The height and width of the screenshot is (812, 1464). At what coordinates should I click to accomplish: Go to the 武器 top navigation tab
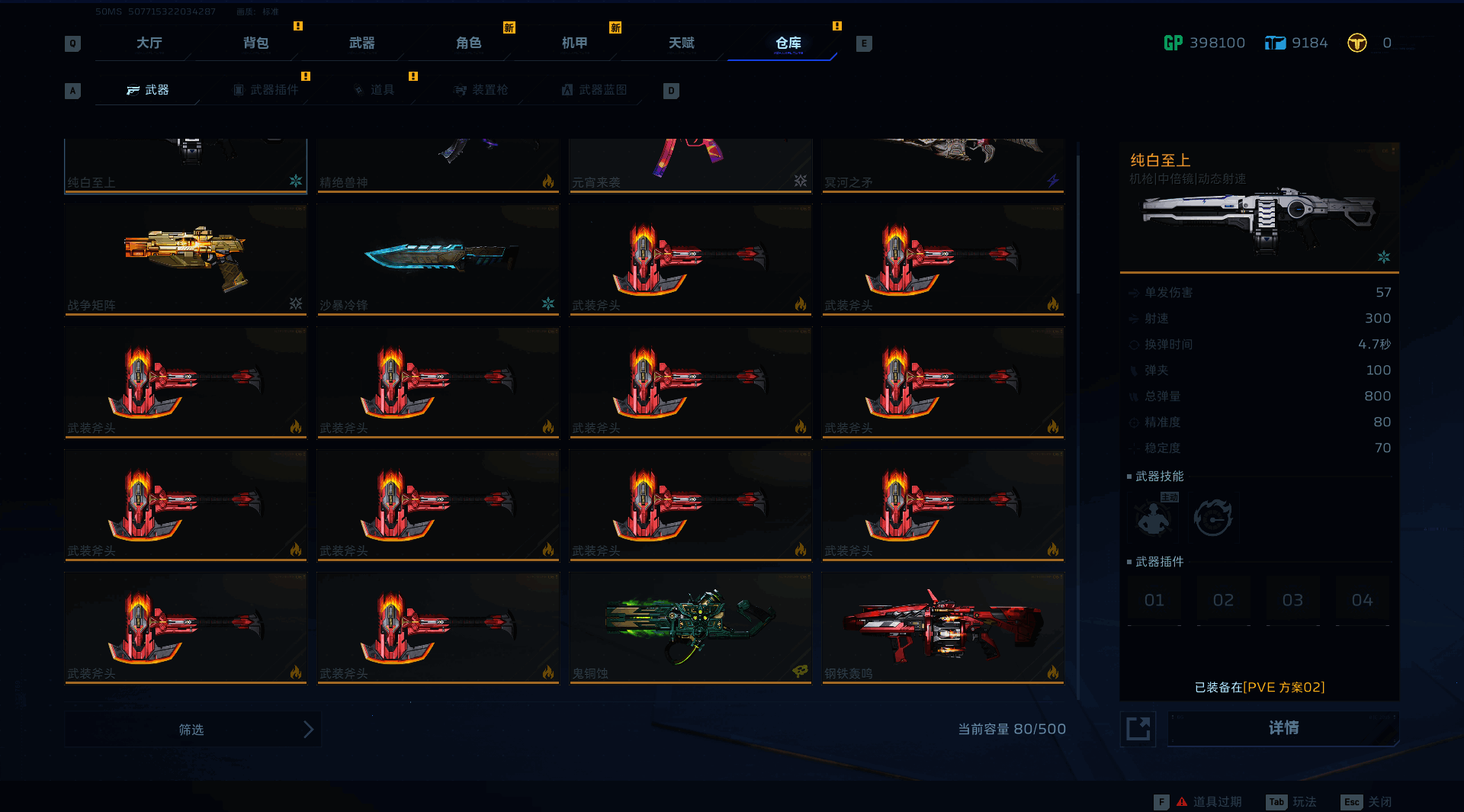(x=361, y=43)
